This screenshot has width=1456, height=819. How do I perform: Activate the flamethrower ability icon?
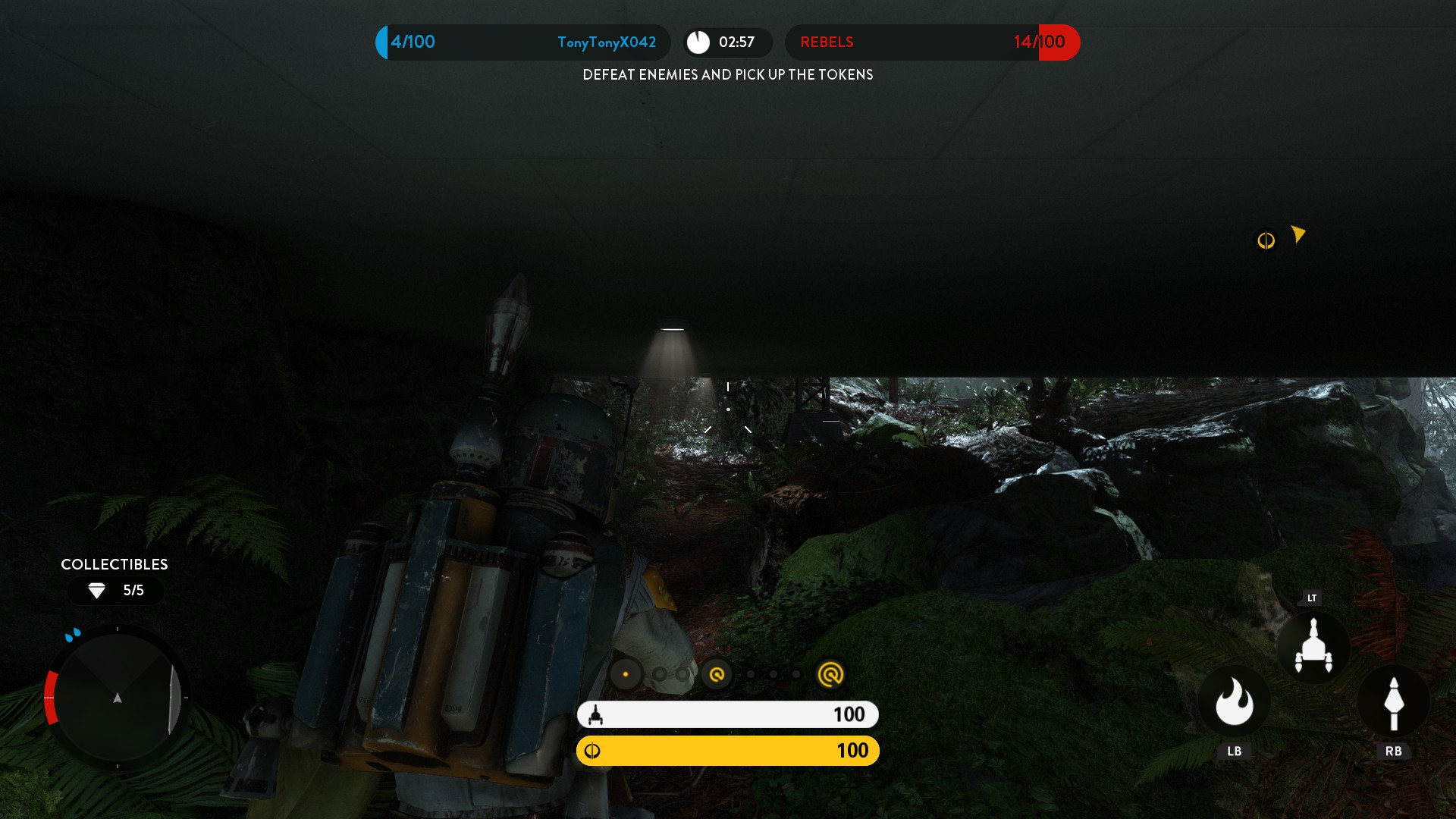coord(1234,702)
